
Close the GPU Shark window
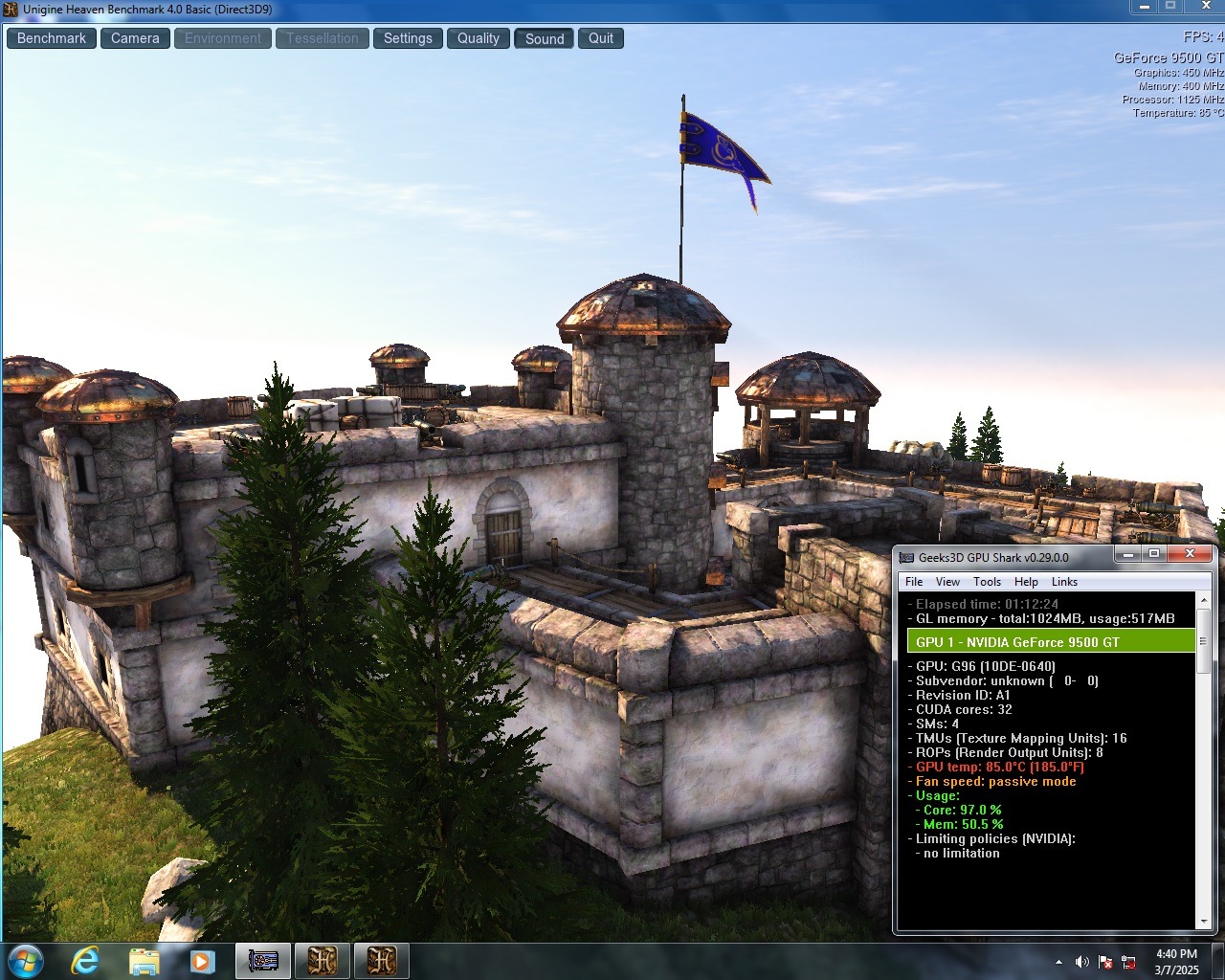pos(1190,554)
